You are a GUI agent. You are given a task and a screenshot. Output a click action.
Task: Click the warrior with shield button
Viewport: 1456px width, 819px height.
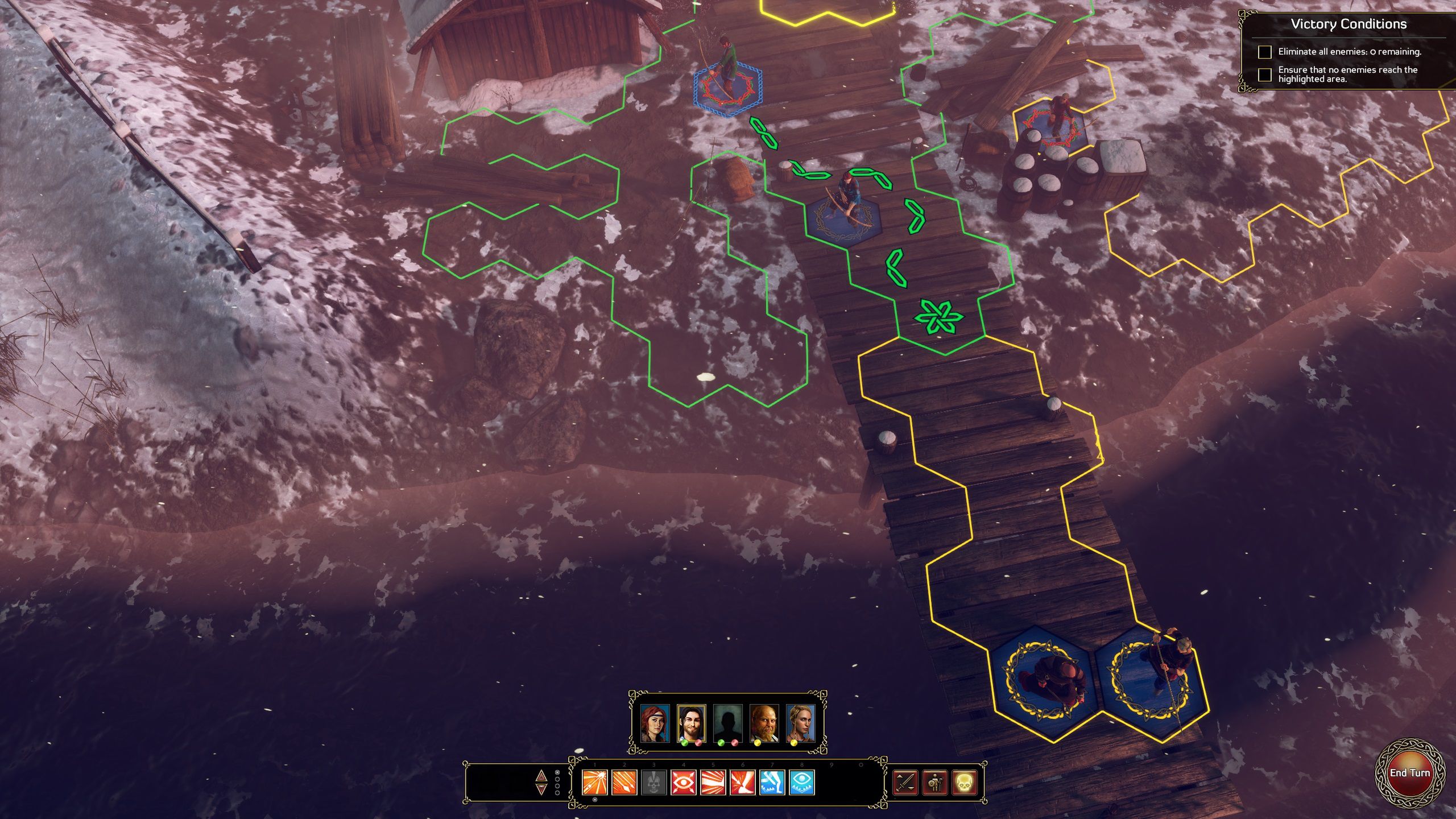[x=934, y=783]
